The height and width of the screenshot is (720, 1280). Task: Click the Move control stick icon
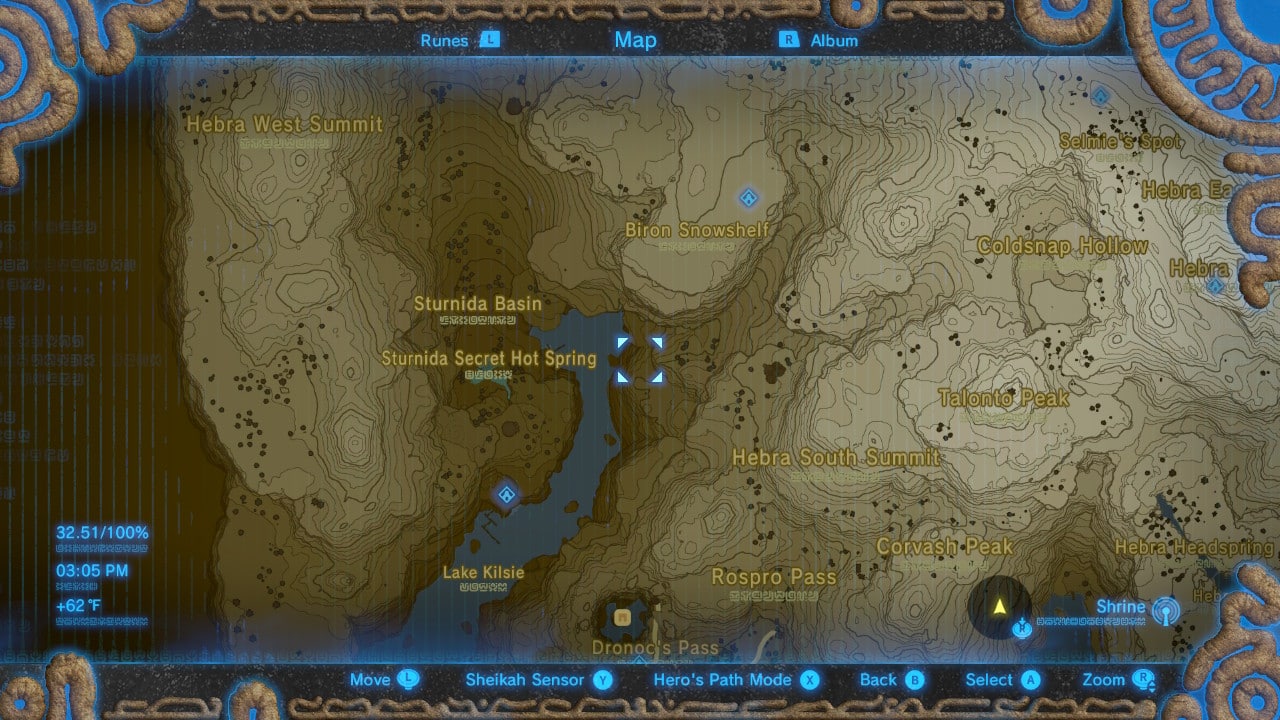click(x=411, y=679)
